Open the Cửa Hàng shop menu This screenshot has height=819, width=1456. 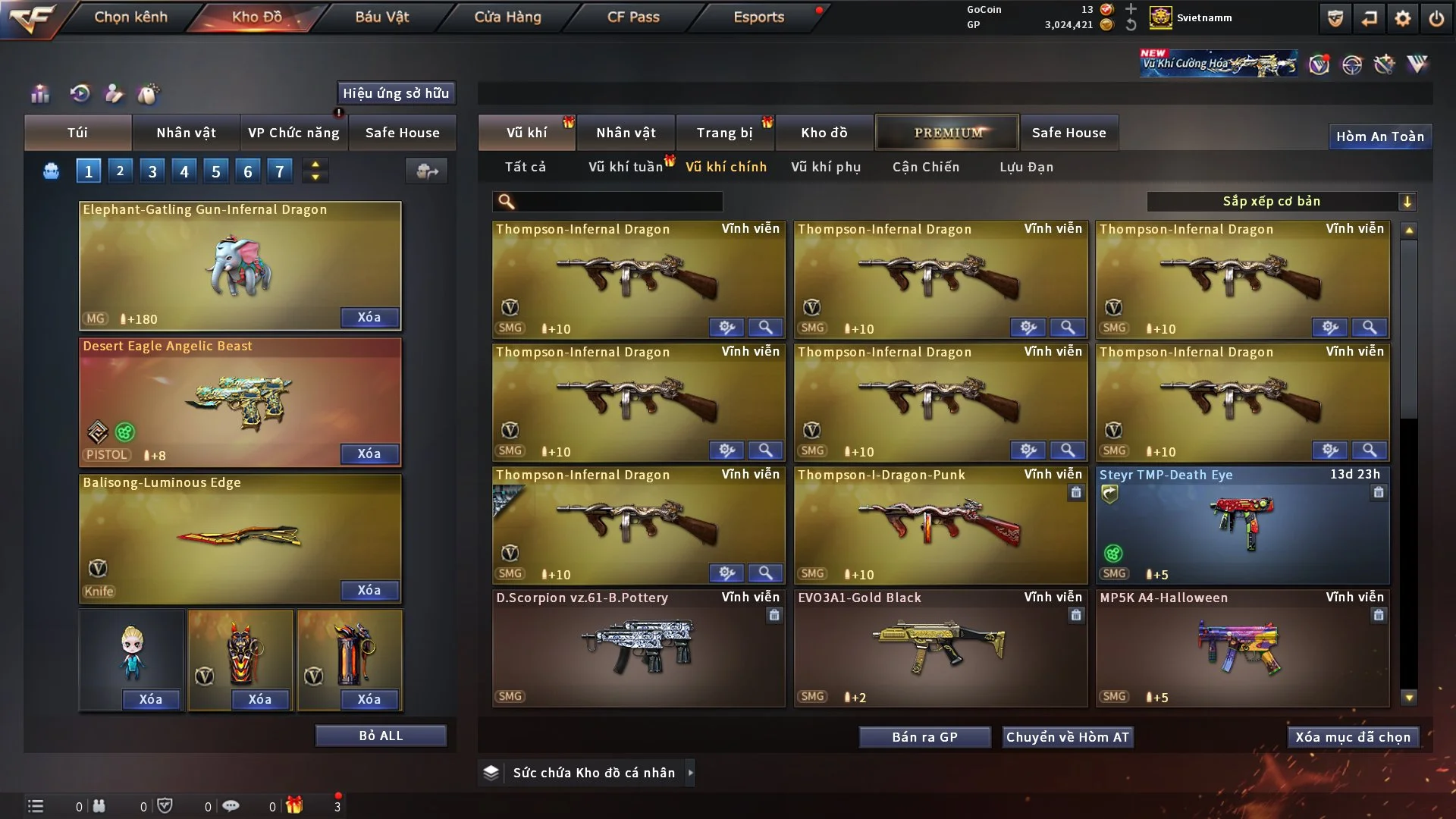tap(507, 17)
